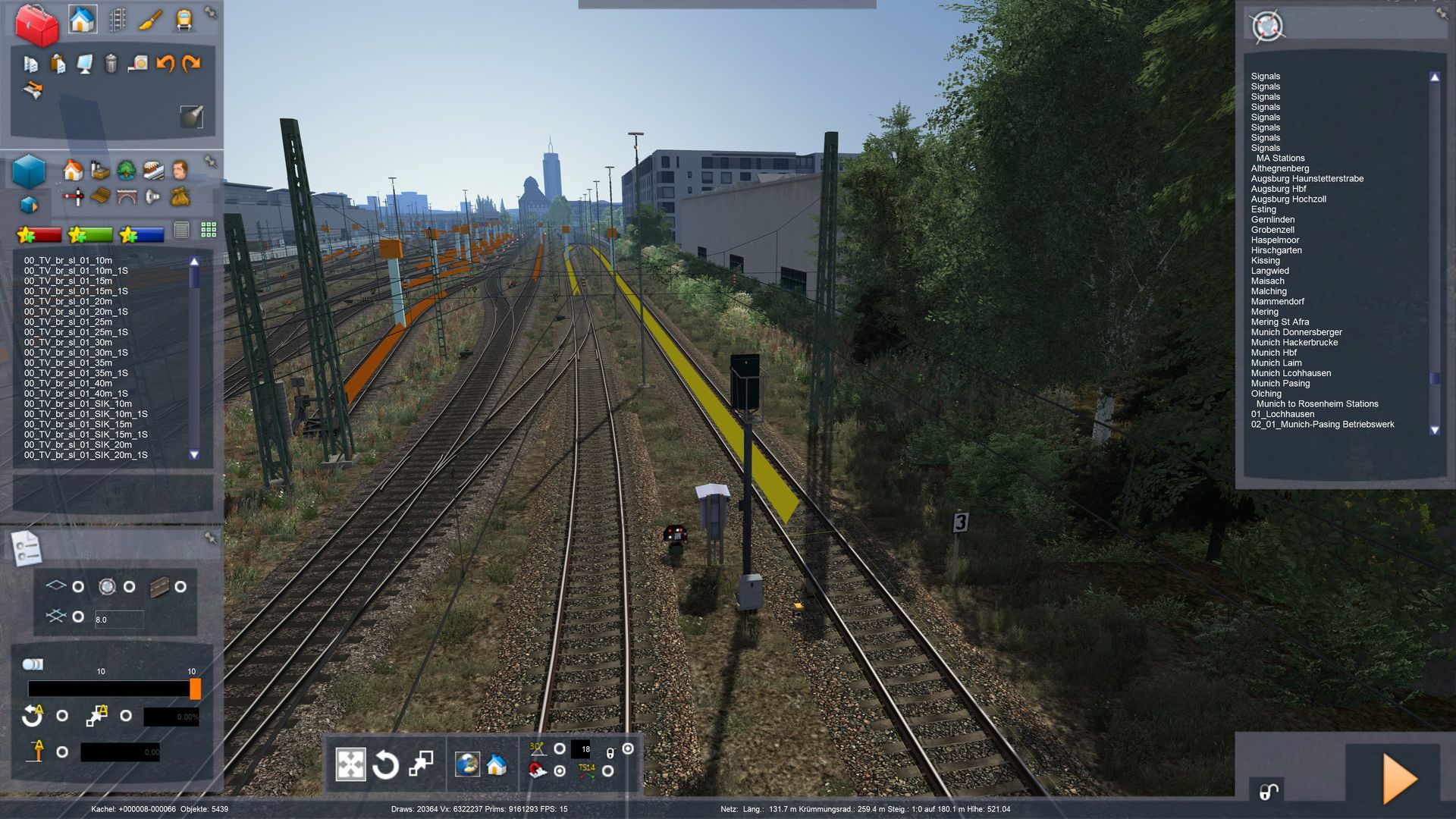Viewport: 1456px width, 819px height.
Task: Activate the rotate gizmo button
Action: click(x=385, y=764)
